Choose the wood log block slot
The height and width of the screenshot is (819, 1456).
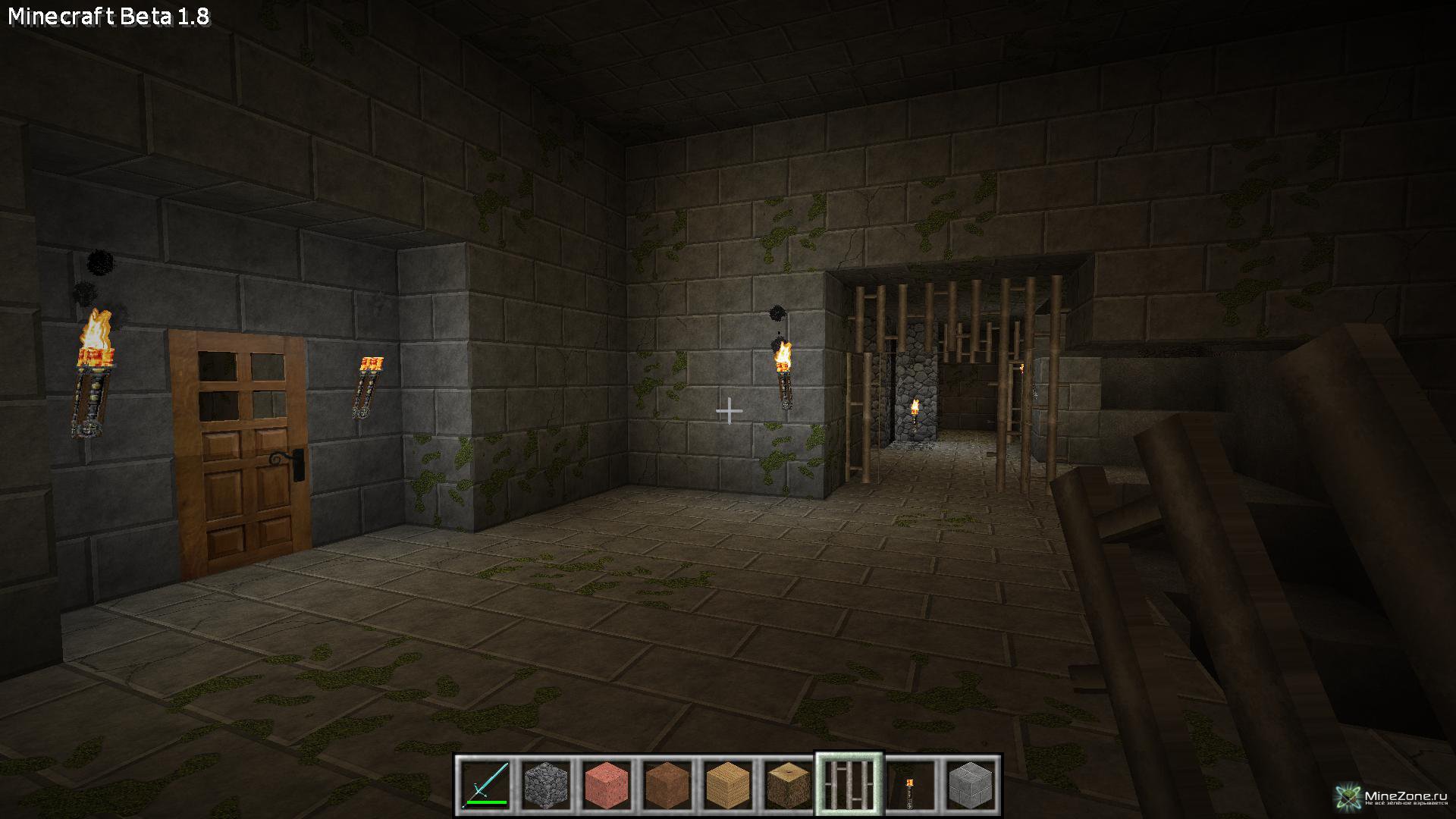[x=789, y=785]
